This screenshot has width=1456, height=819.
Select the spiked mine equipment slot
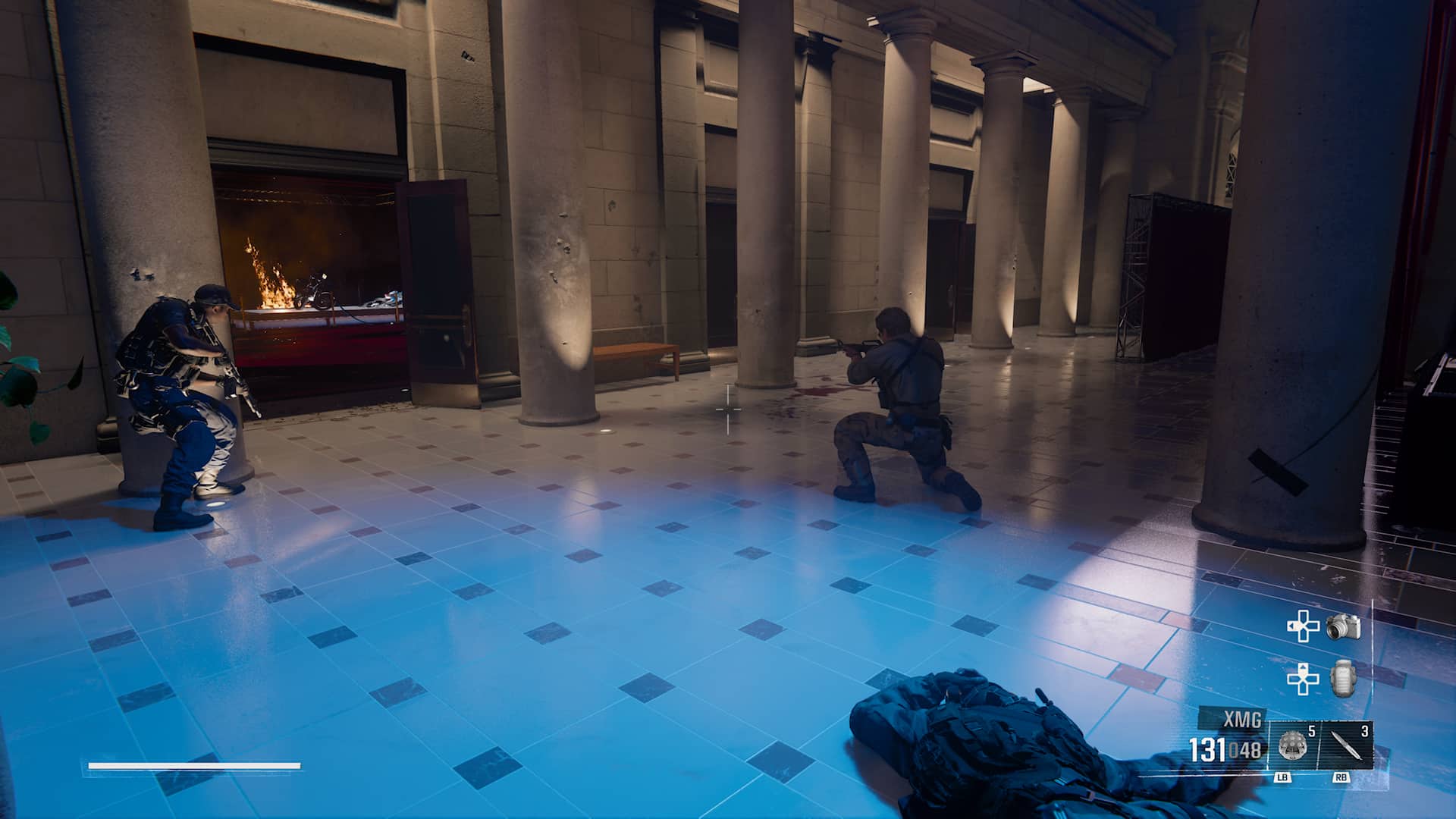point(1293,746)
